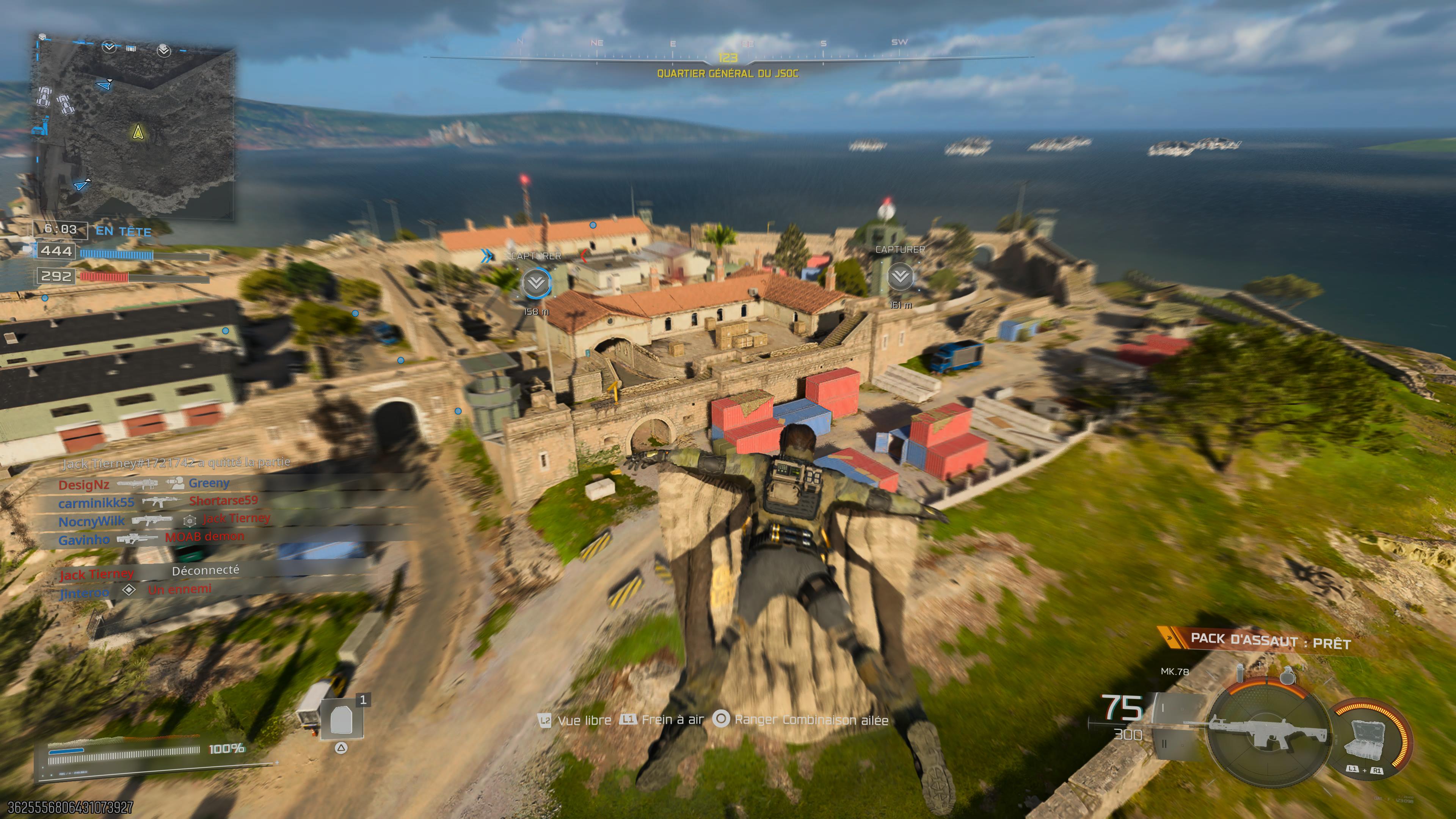This screenshot has height=819, width=1456.
Task: Click the crate pickup icon at the minimap top
Action: (132, 49)
